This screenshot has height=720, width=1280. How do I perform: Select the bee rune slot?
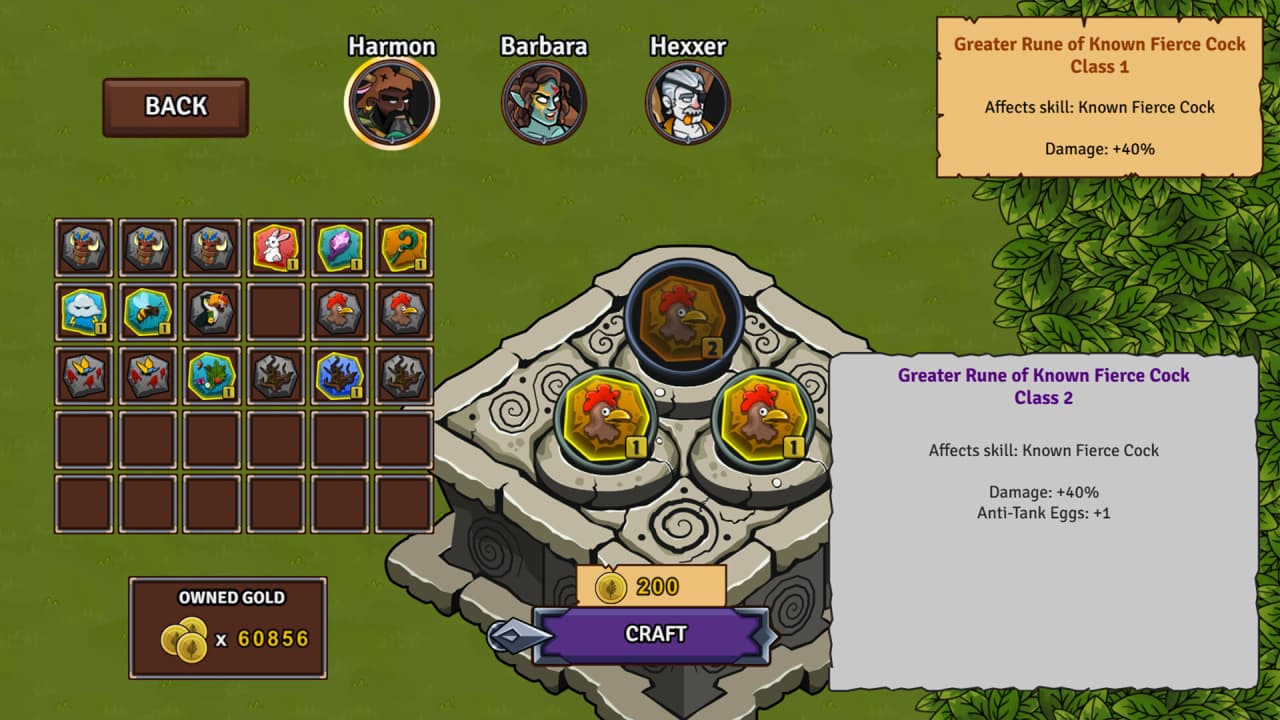click(x=148, y=312)
